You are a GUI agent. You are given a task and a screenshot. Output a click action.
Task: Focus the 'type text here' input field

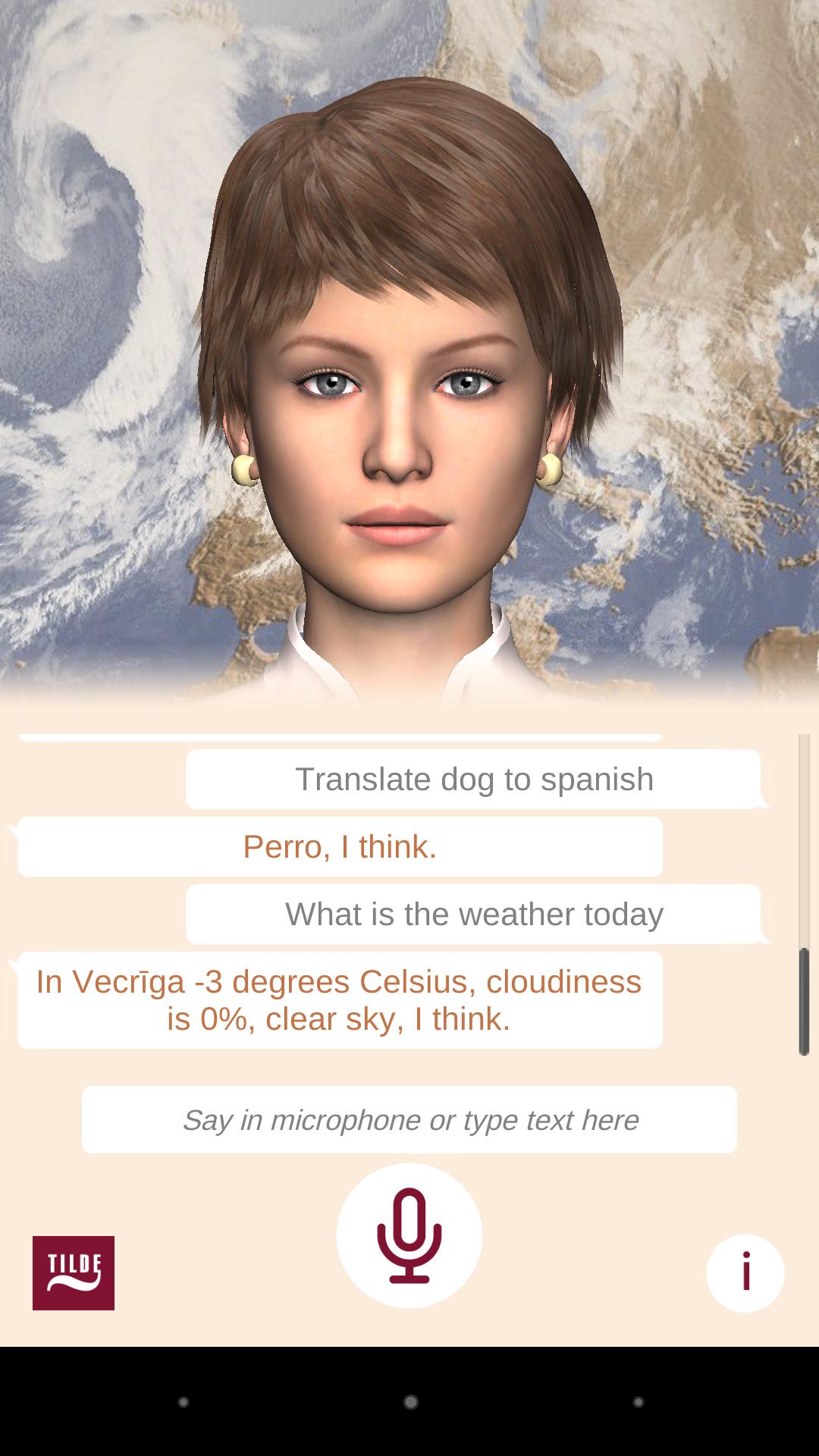click(x=409, y=1119)
